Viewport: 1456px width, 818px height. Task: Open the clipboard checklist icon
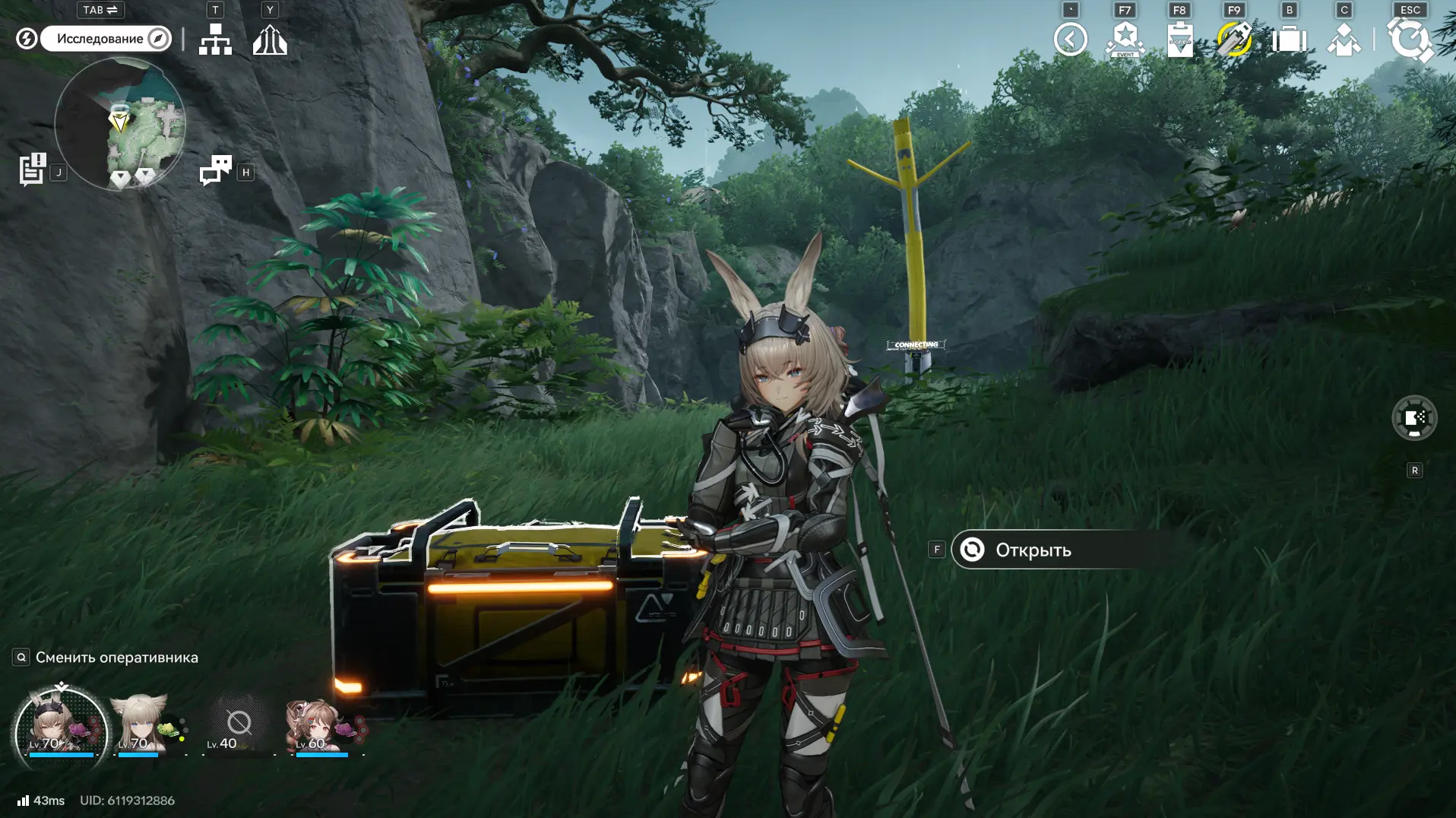tap(1179, 39)
